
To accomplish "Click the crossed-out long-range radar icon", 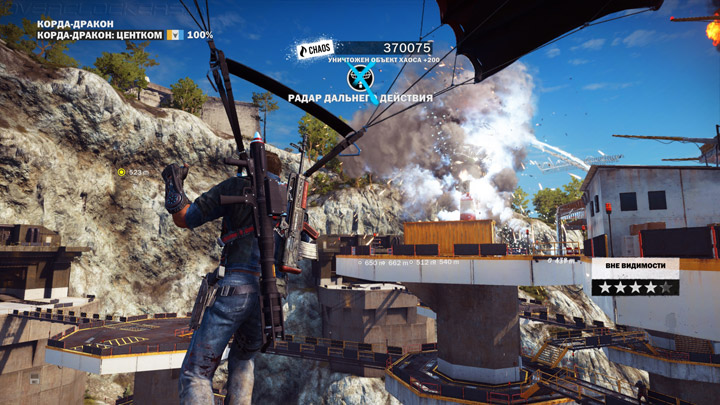I will click(360, 77).
